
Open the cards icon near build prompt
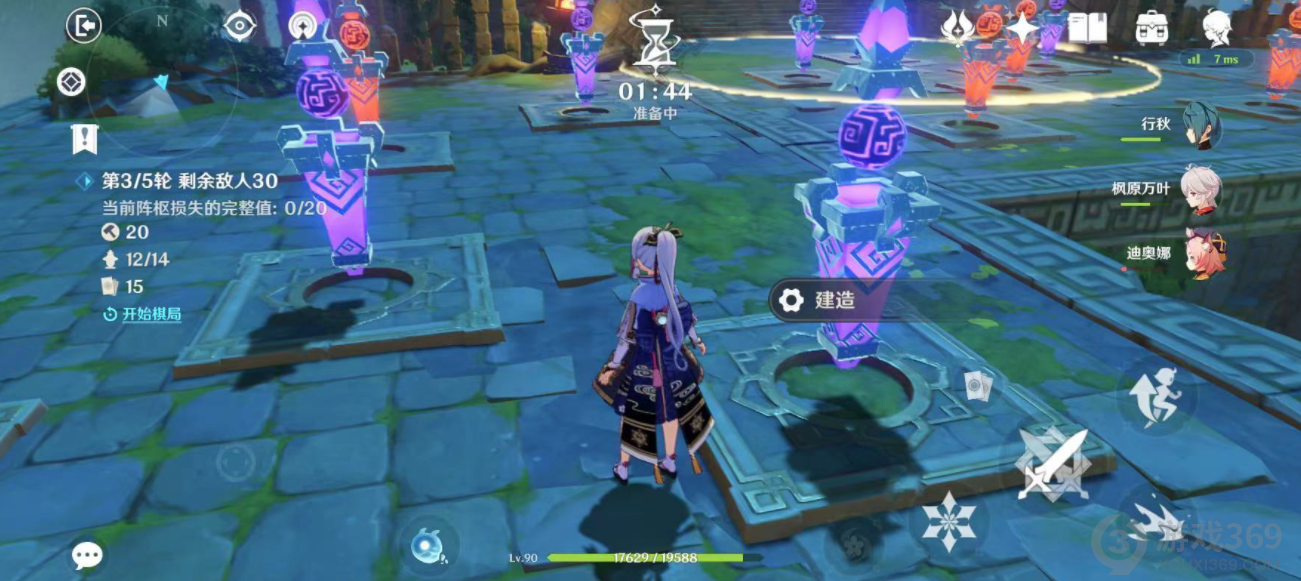pyautogui.click(x=977, y=386)
